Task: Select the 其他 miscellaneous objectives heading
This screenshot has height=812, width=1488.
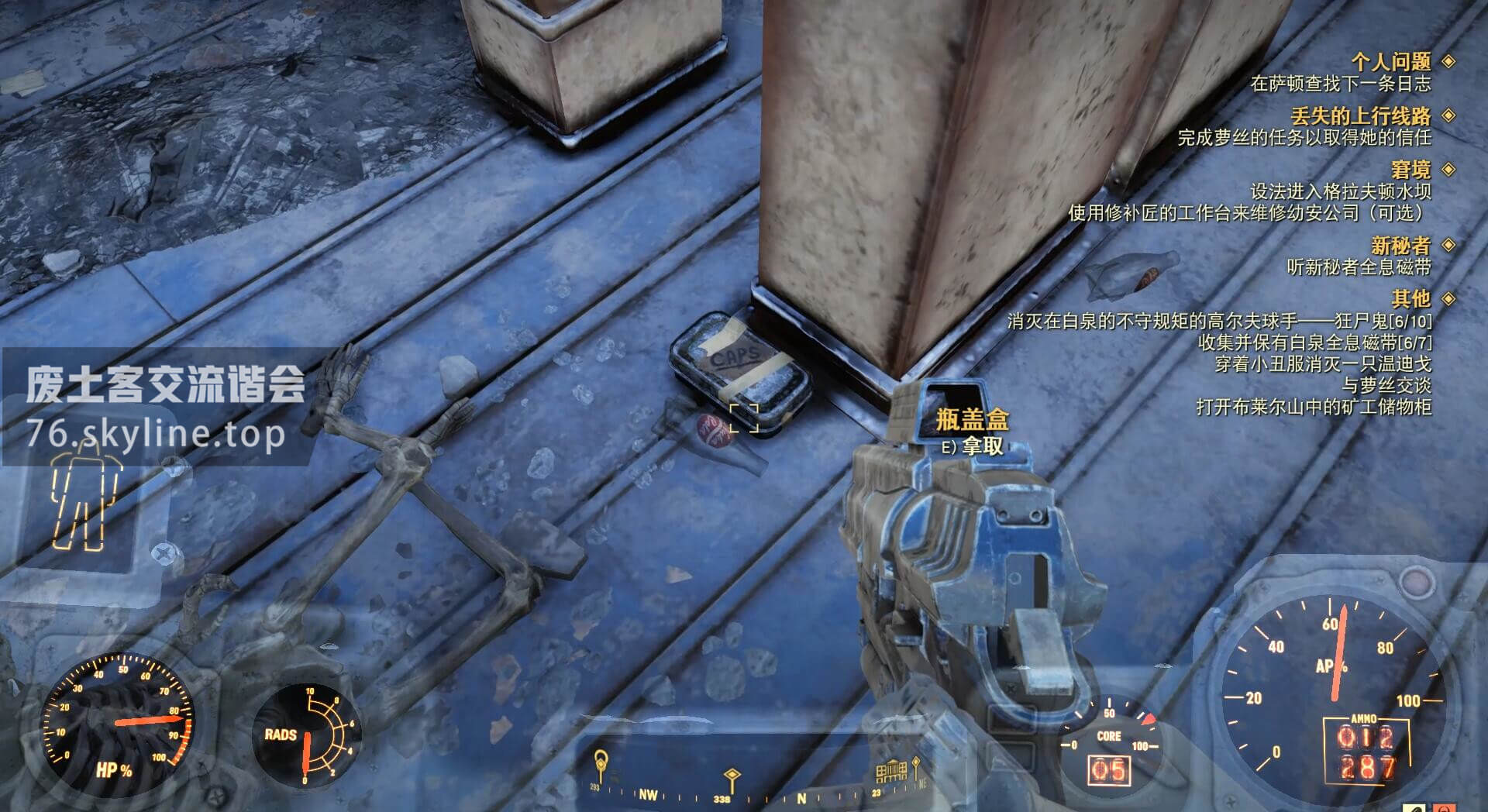Action: tap(1410, 298)
